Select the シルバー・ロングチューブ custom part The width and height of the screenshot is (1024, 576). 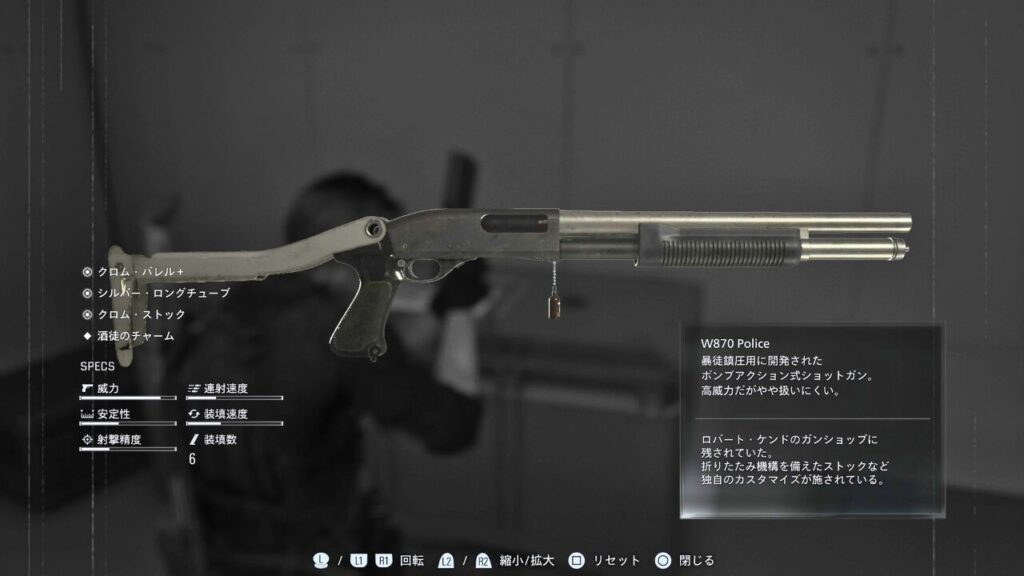pyautogui.click(x=163, y=293)
